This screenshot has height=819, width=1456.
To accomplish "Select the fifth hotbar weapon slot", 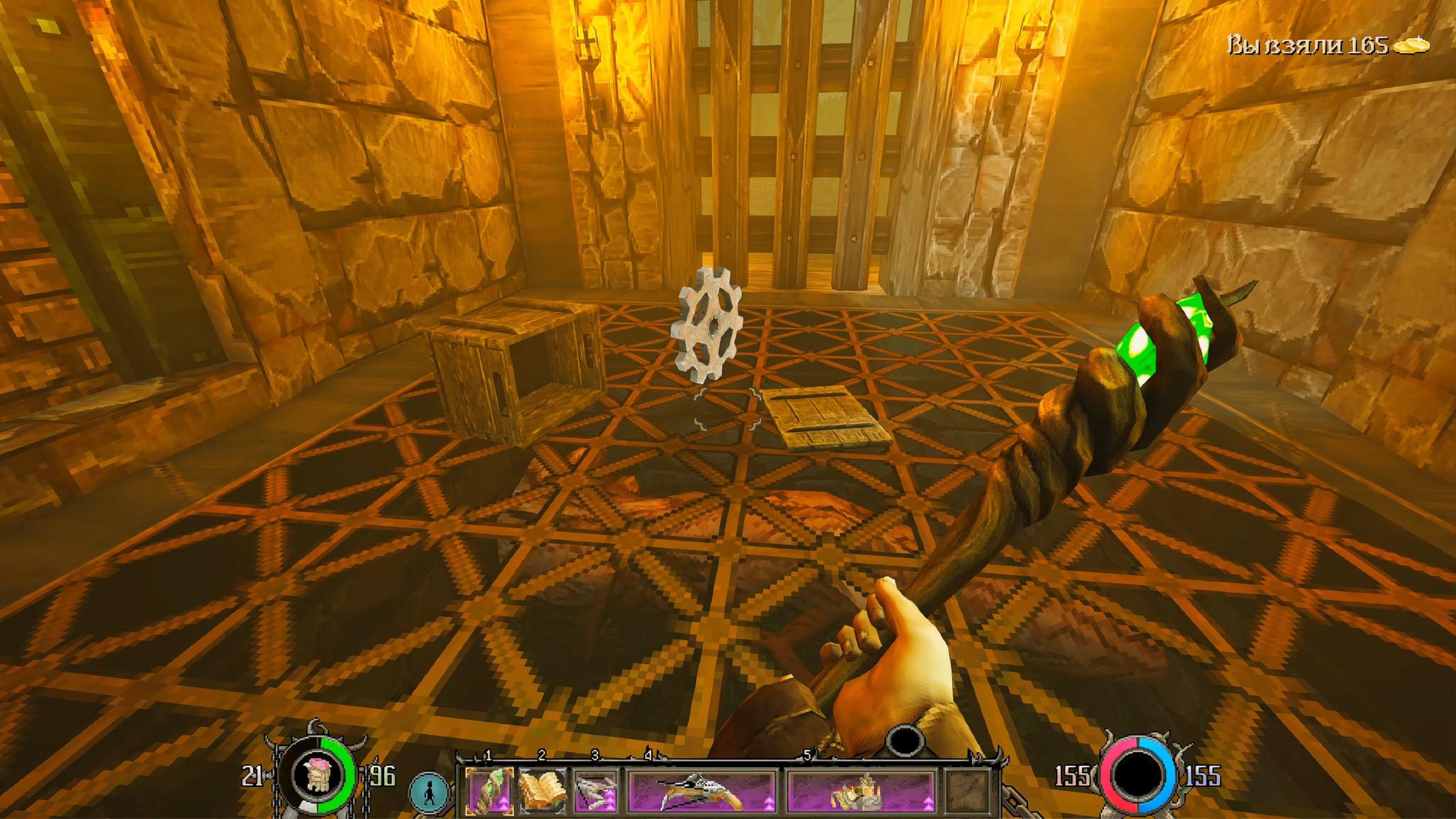I will (861, 790).
